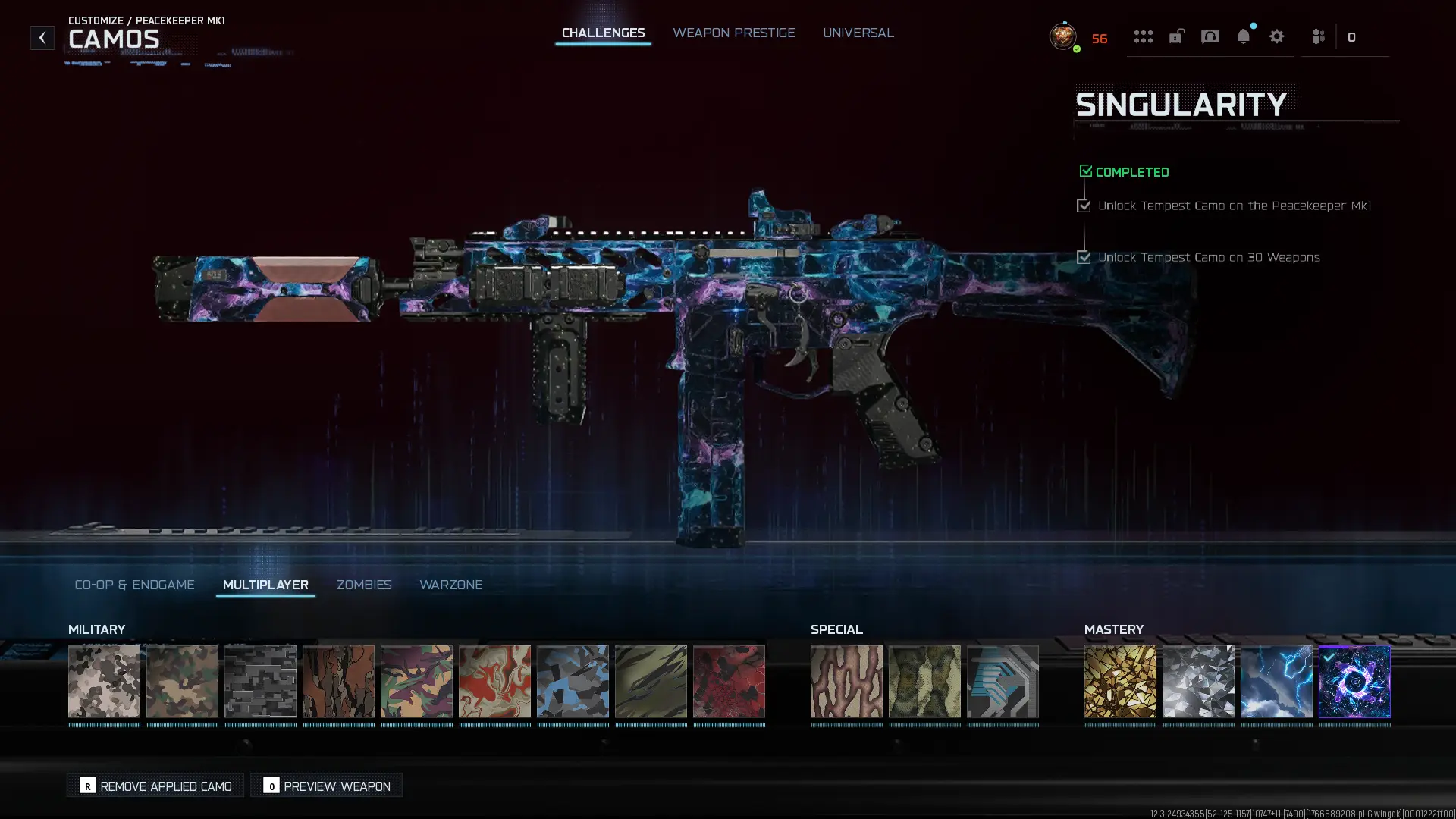
Task: Open the settings gear menu
Action: [1277, 36]
